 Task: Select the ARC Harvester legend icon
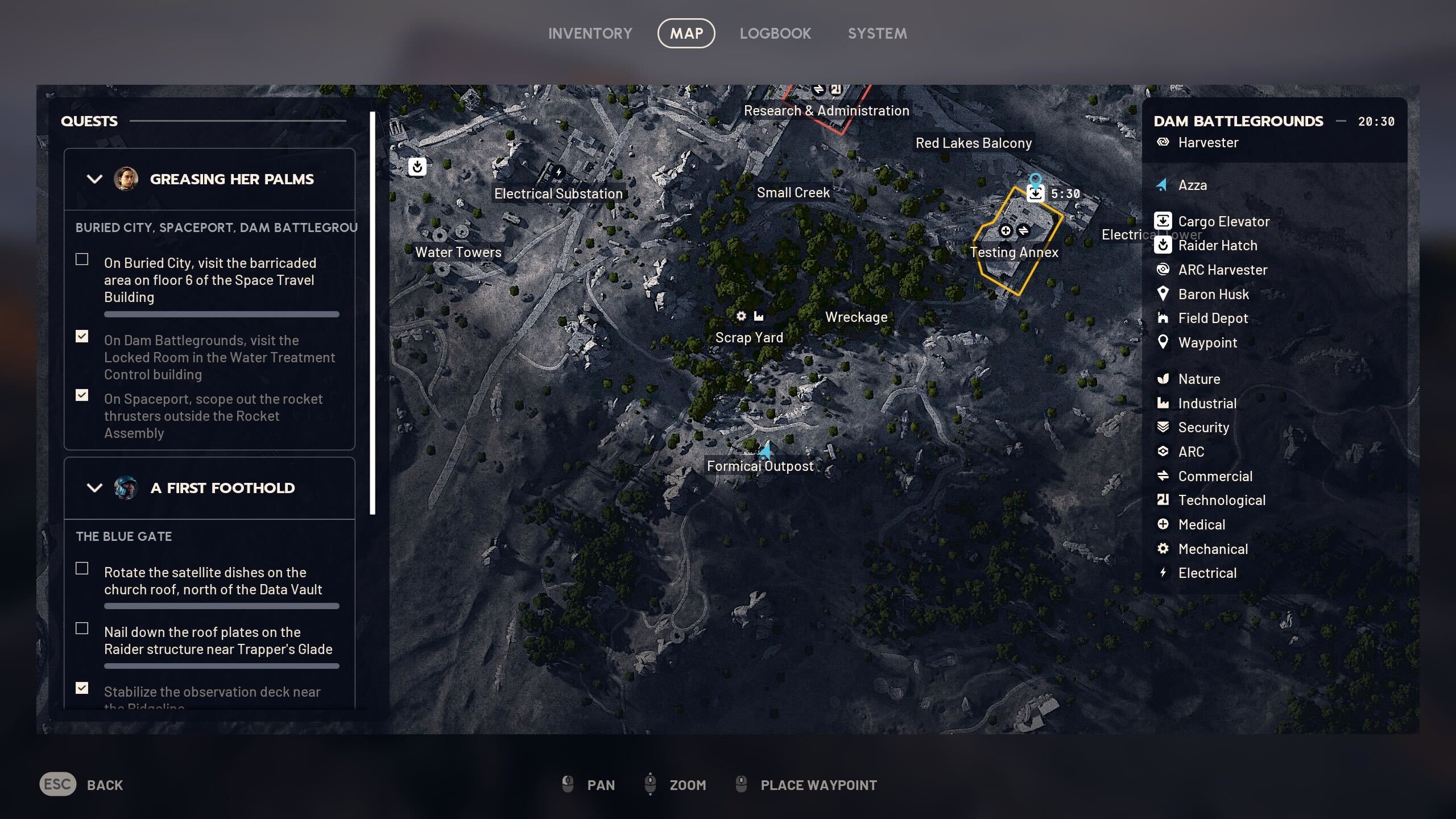tap(1163, 270)
